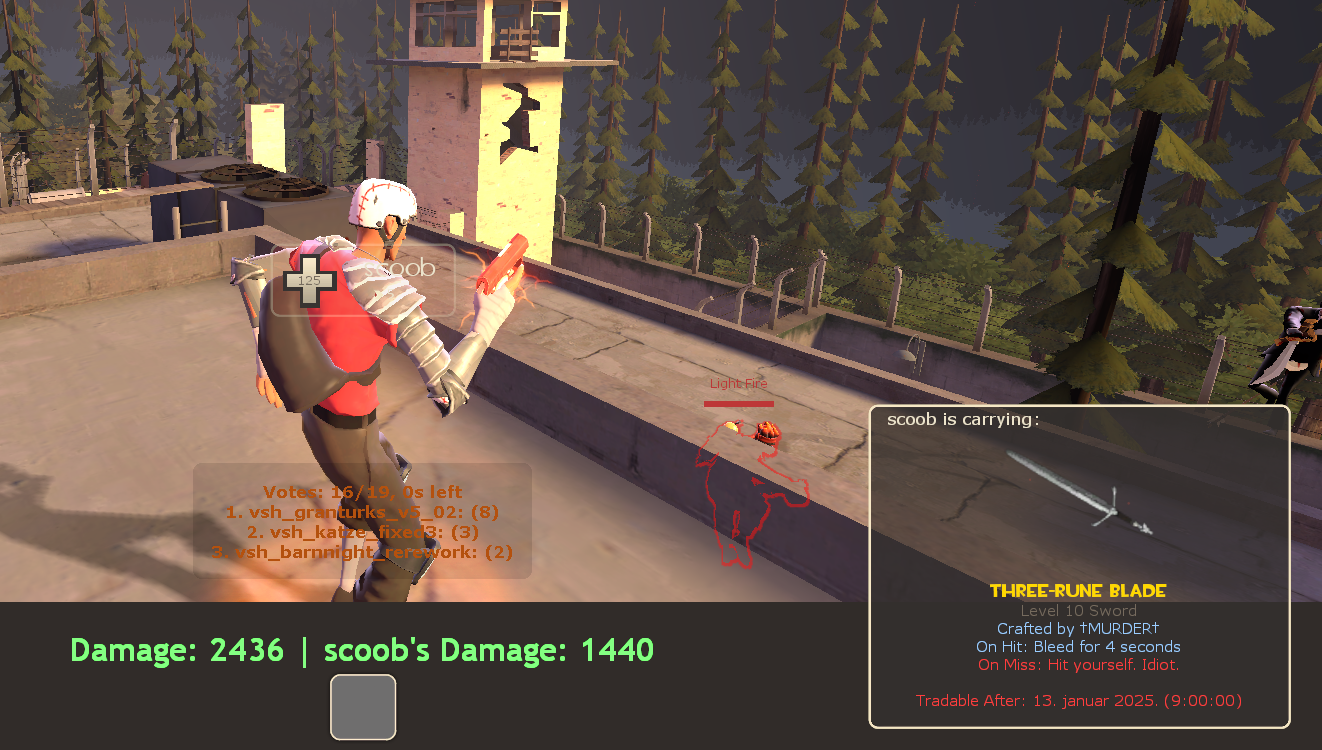
Task: Click the Light Fire boss name label
Action: pos(738,383)
